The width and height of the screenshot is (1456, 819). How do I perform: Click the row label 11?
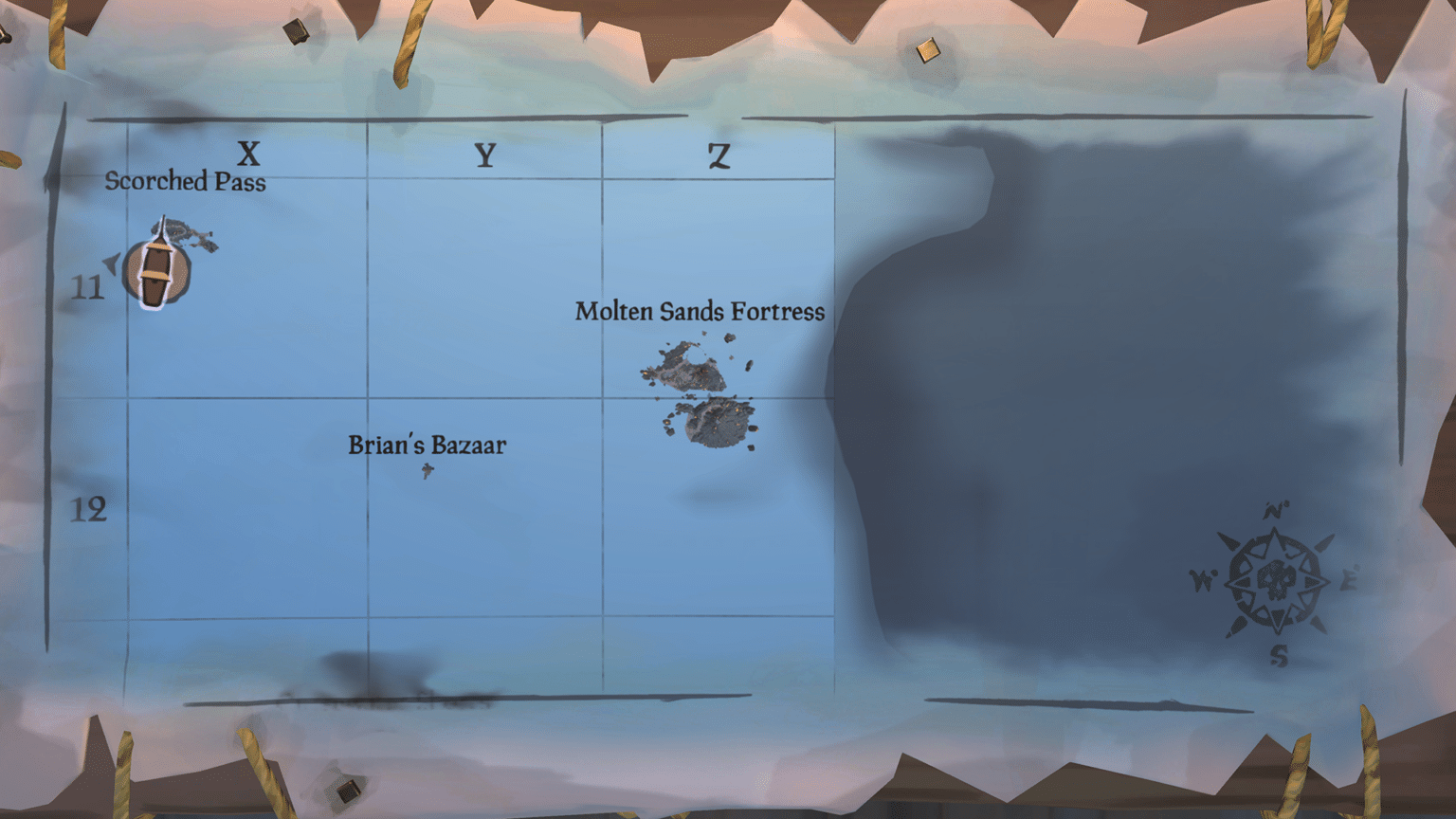(90, 289)
